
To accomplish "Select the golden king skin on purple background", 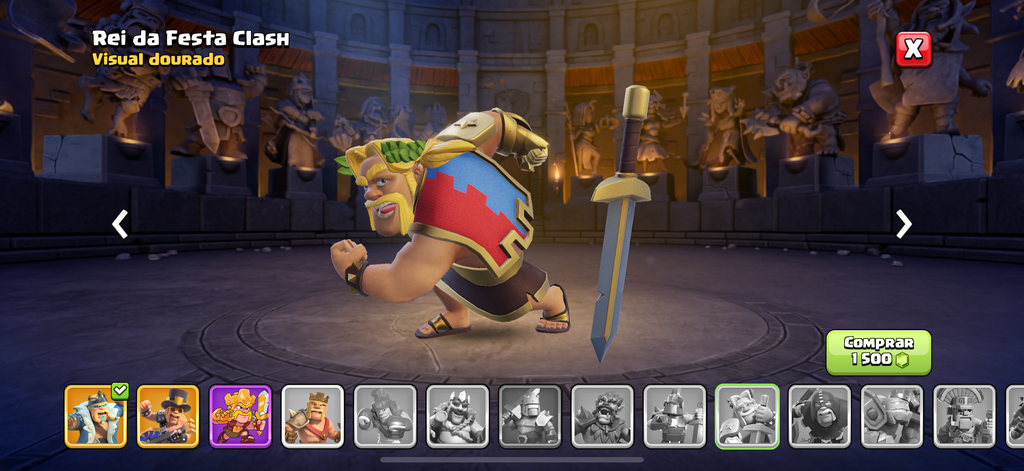I will [x=240, y=415].
